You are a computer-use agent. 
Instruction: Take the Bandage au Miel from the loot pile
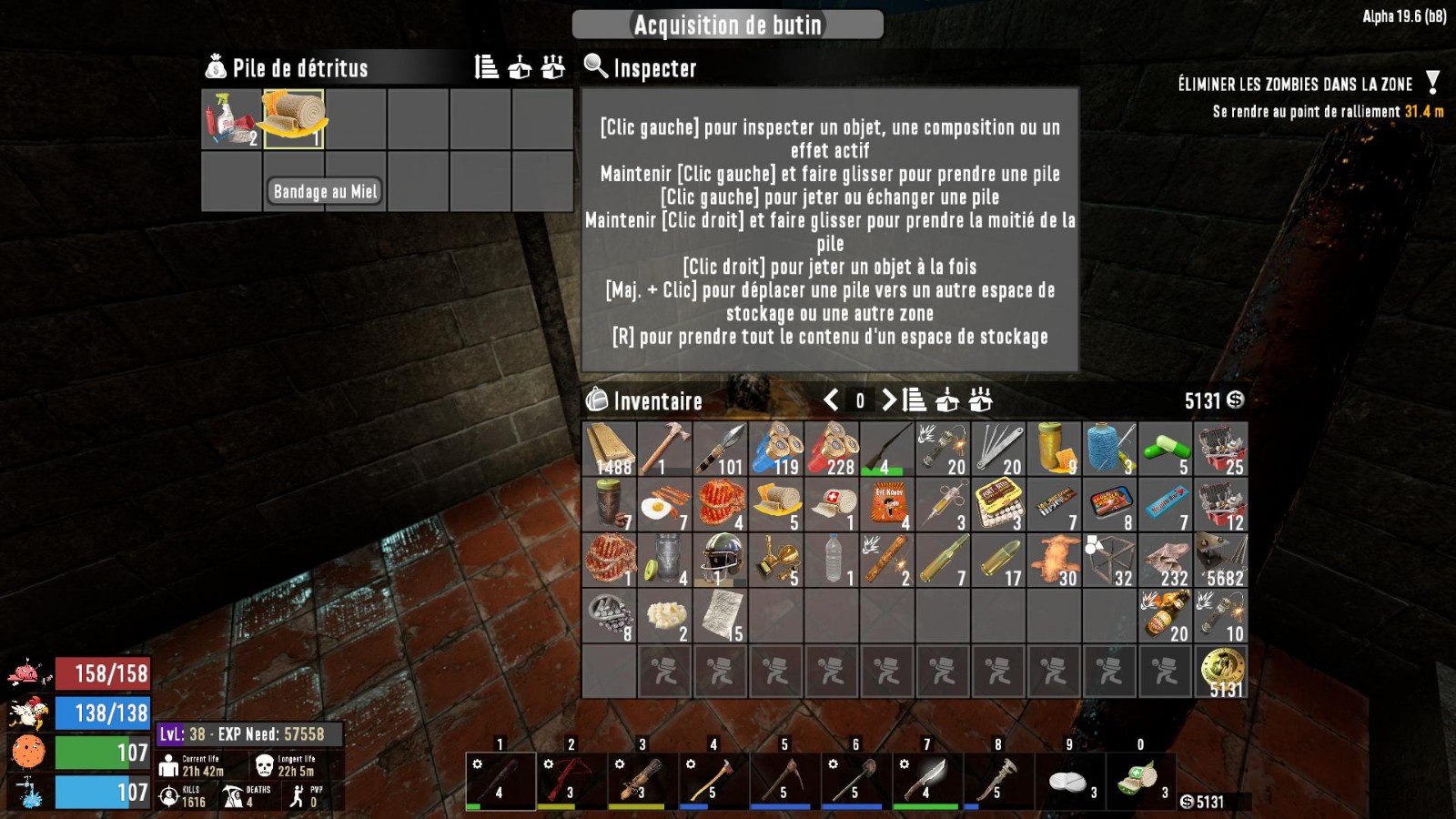click(294, 118)
